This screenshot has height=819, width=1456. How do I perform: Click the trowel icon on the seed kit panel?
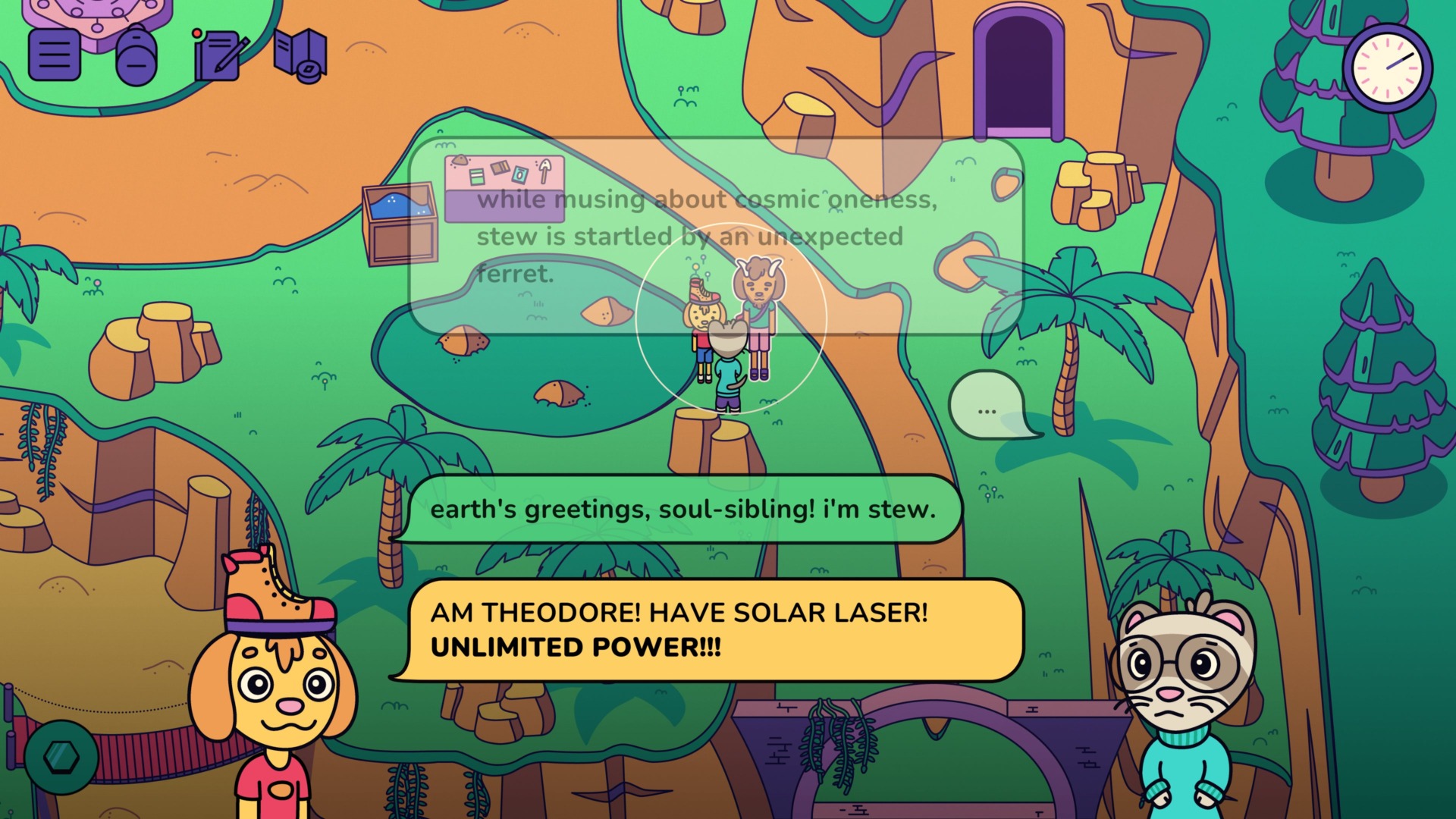click(544, 171)
